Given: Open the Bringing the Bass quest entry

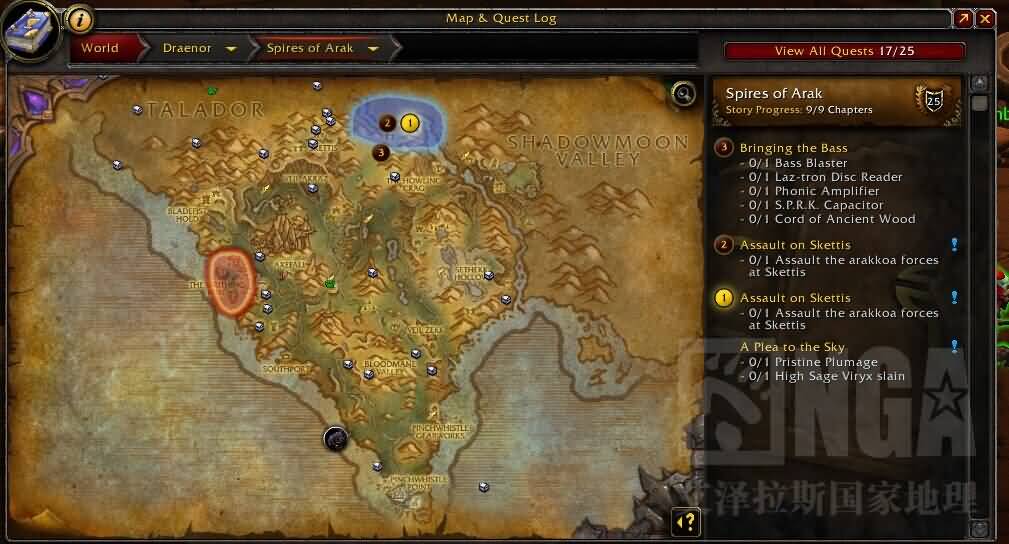Looking at the screenshot, I should point(793,148).
